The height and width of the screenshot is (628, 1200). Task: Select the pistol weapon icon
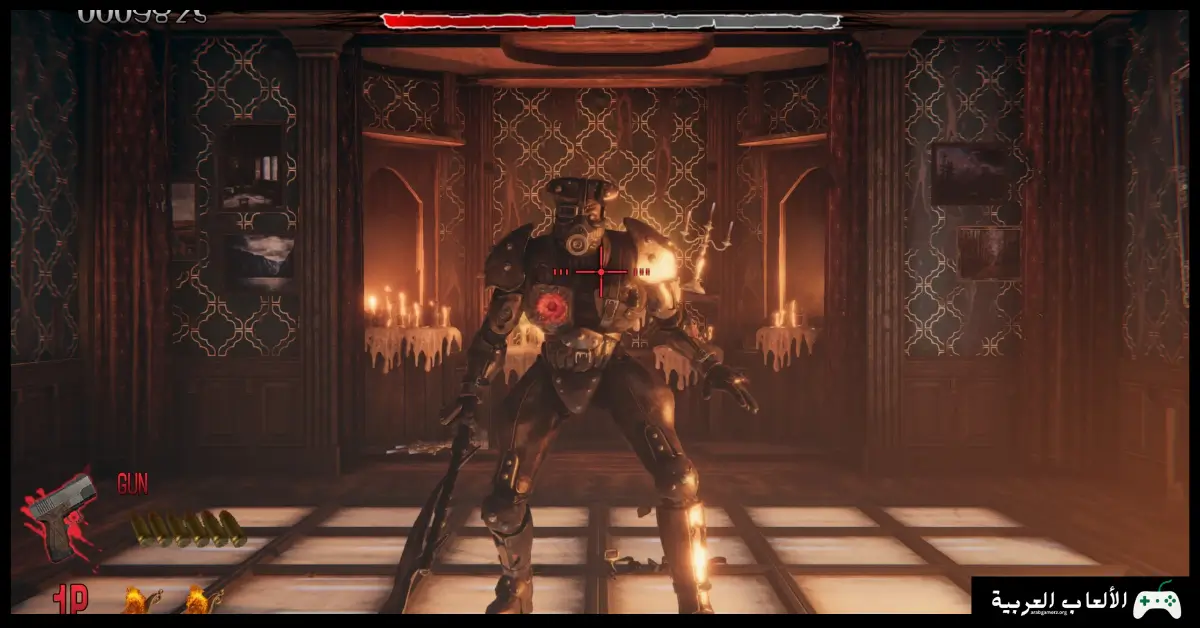click(x=62, y=515)
